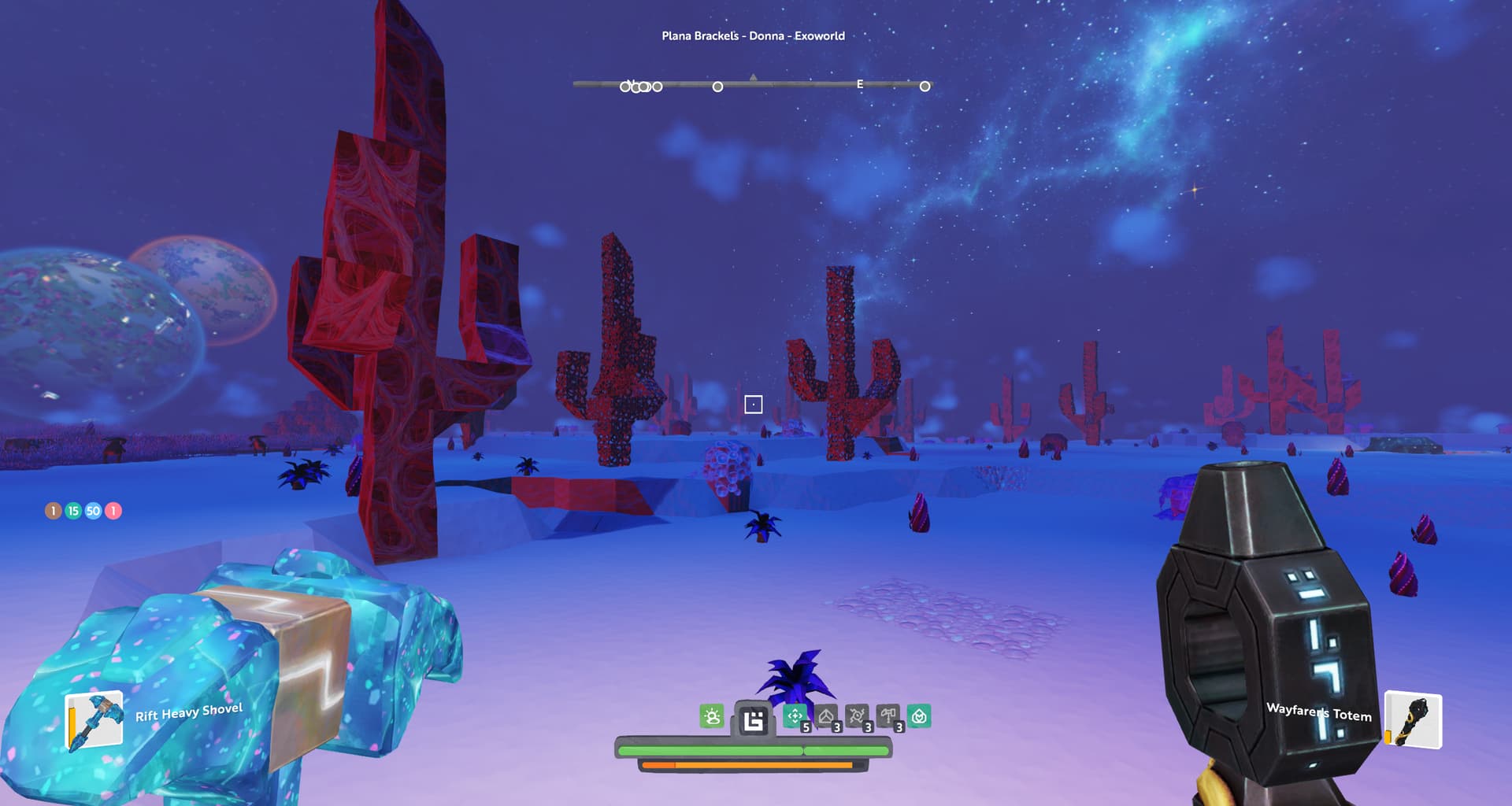This screenshot has height=806, width=1512.
Task: Click the grey hammer buff icon
Action: [888, 716]
